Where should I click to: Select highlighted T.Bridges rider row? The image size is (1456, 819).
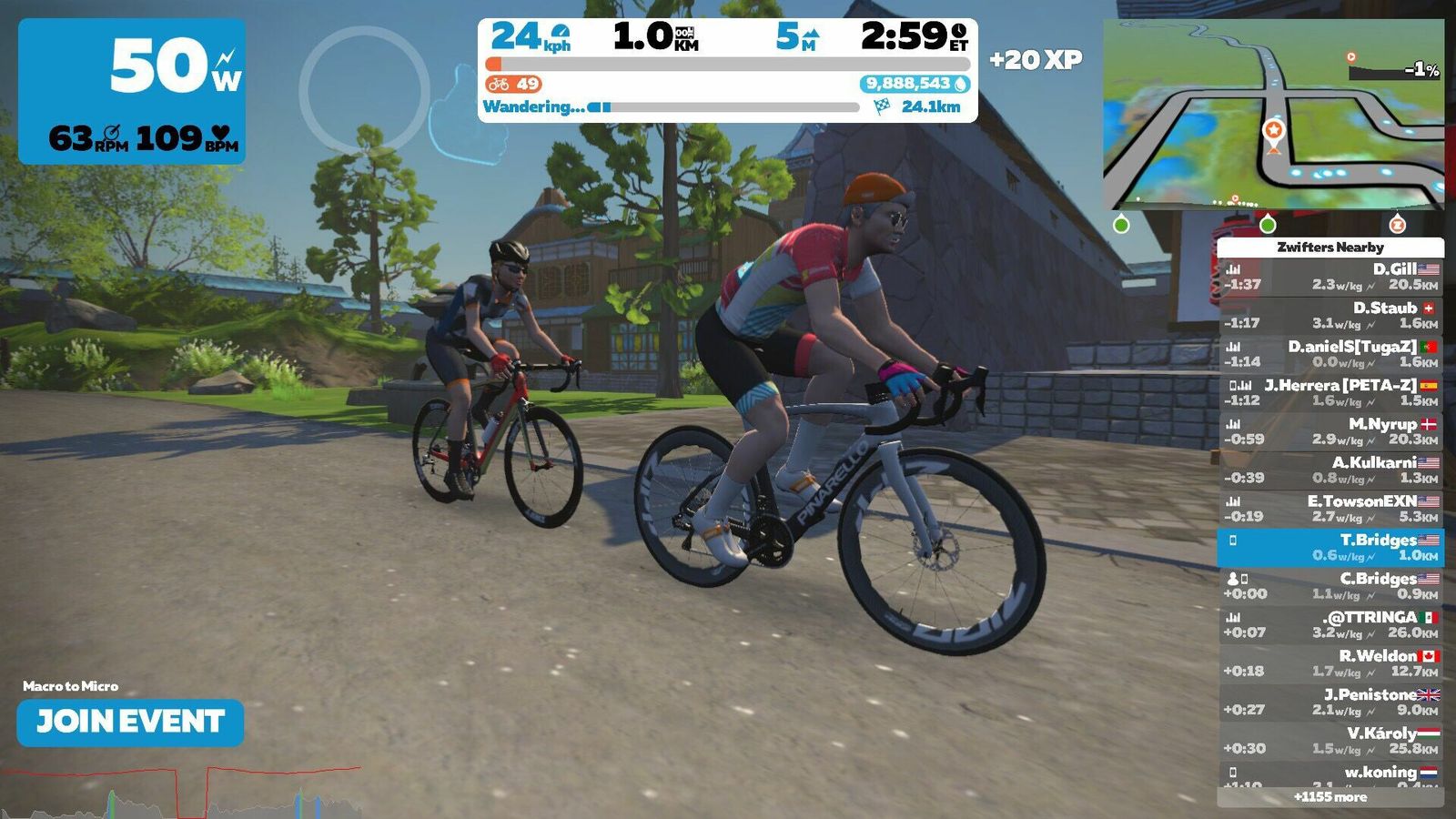(x=1330, y=547)
